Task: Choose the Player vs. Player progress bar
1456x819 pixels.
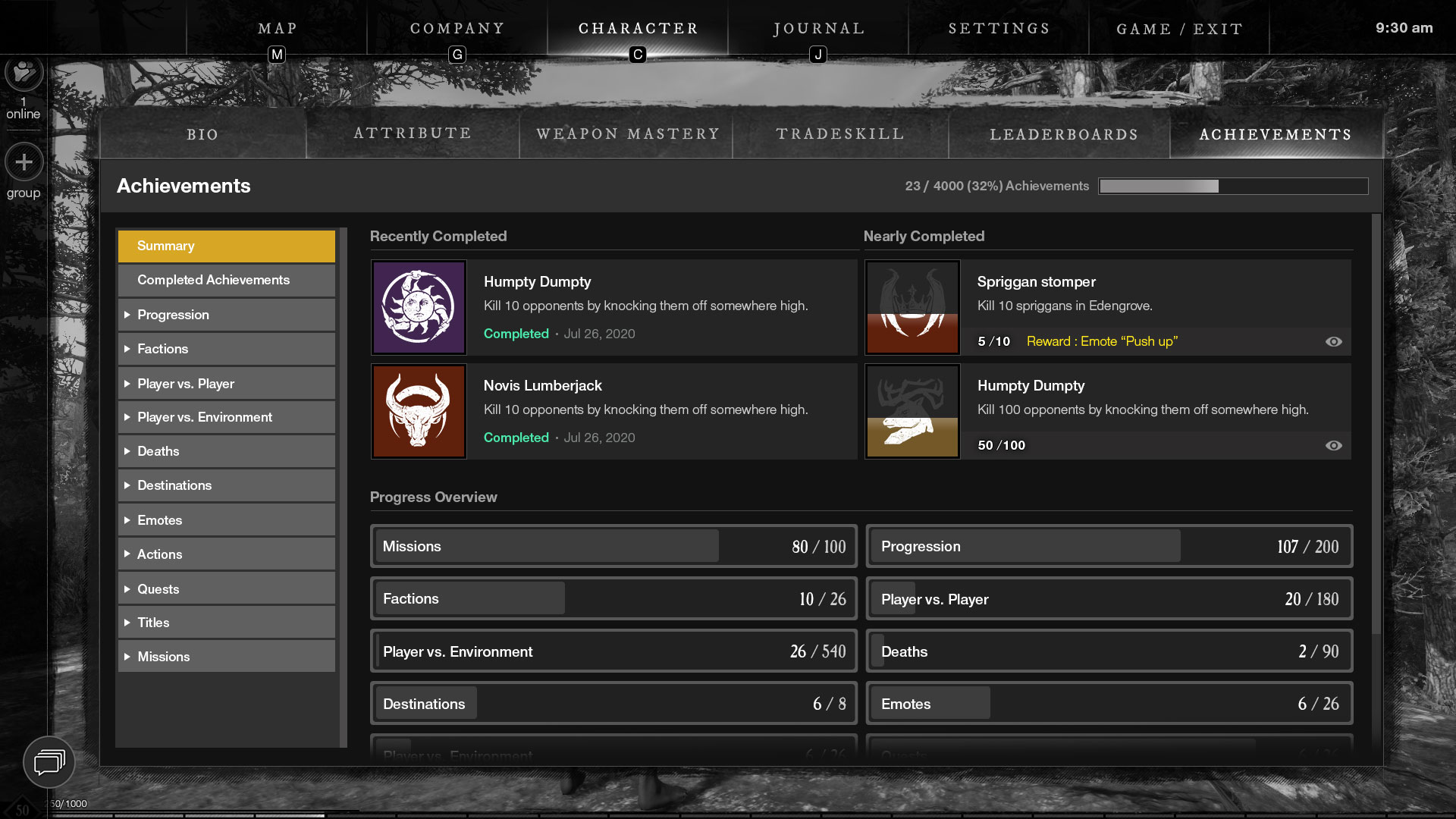Action: 1109,599
